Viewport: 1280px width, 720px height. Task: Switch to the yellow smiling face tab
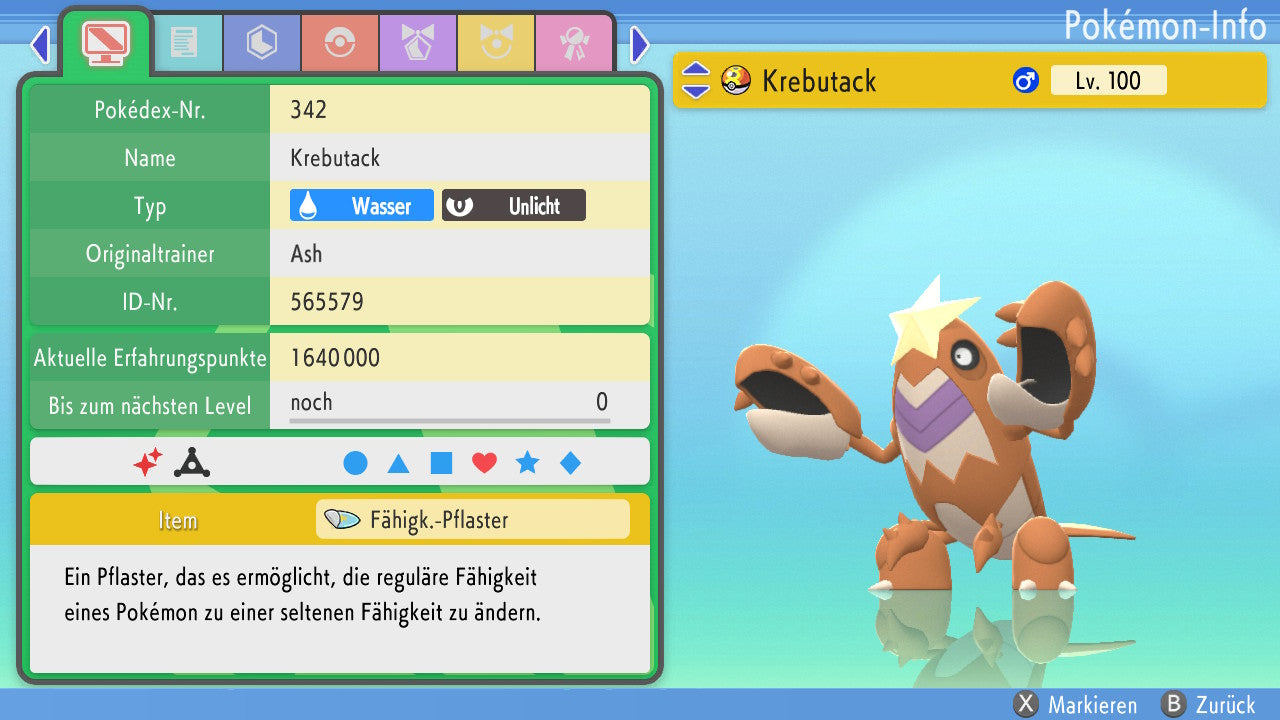(495, 42)
